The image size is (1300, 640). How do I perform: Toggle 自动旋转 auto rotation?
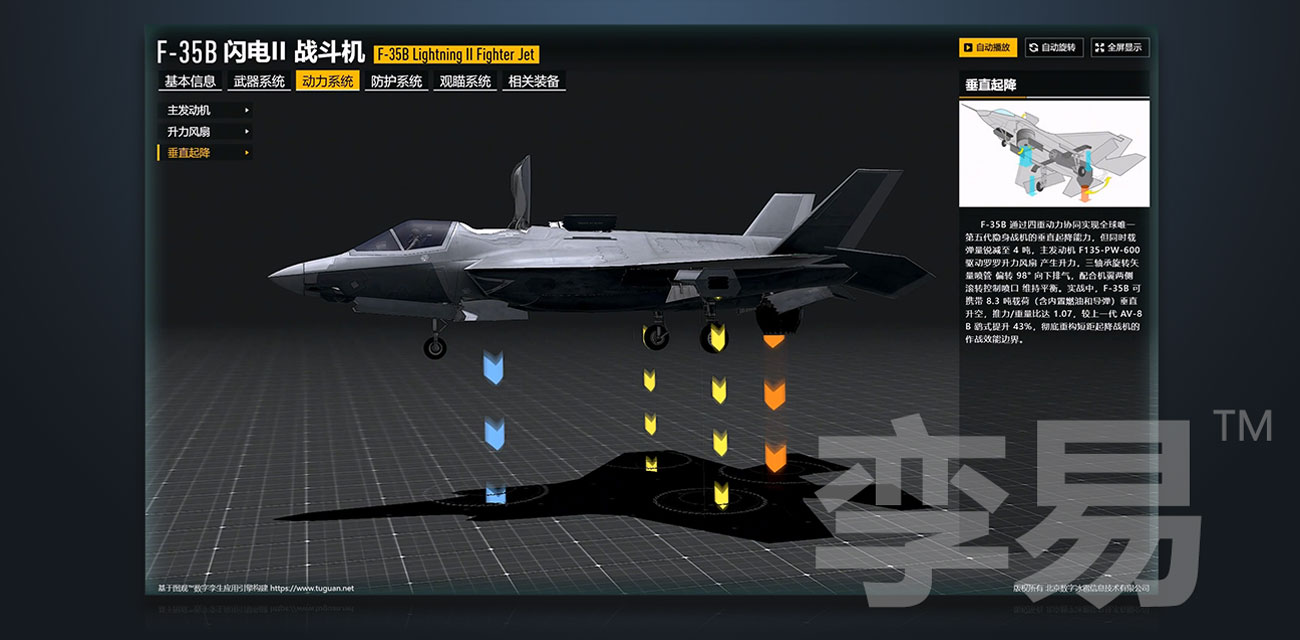(1053, 47)
